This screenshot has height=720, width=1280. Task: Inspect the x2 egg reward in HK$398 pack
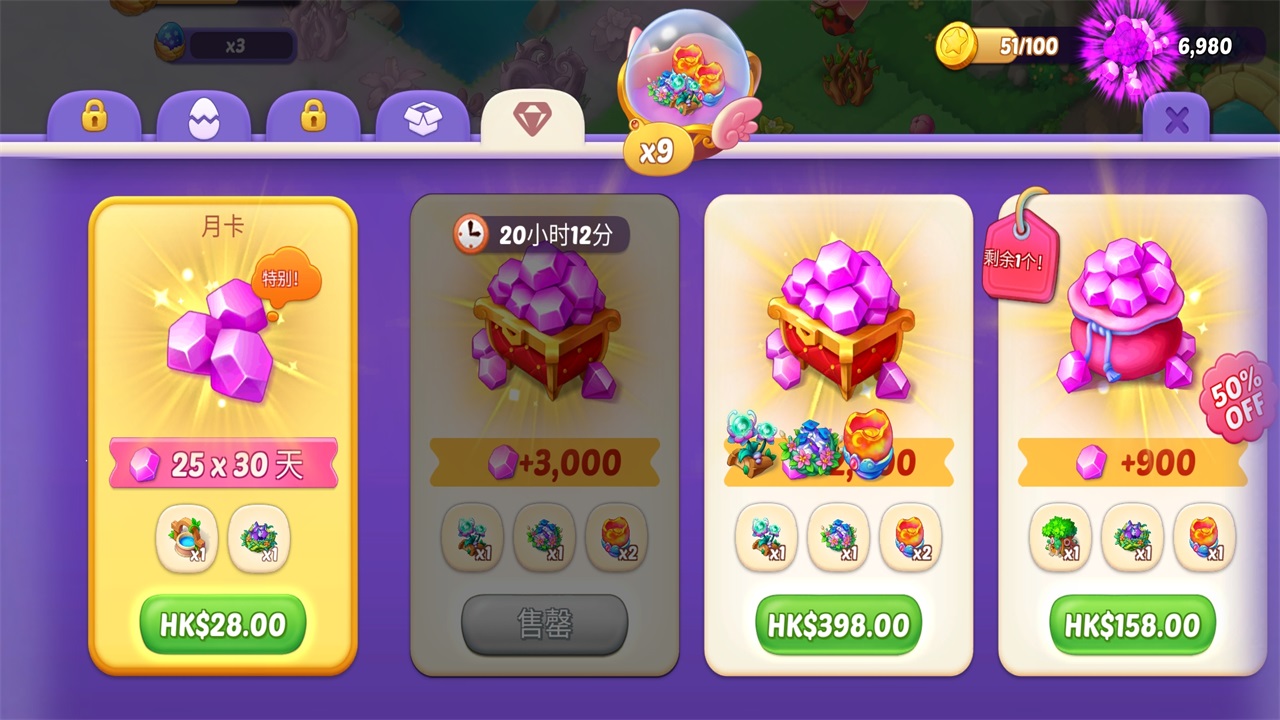point(910,537)
